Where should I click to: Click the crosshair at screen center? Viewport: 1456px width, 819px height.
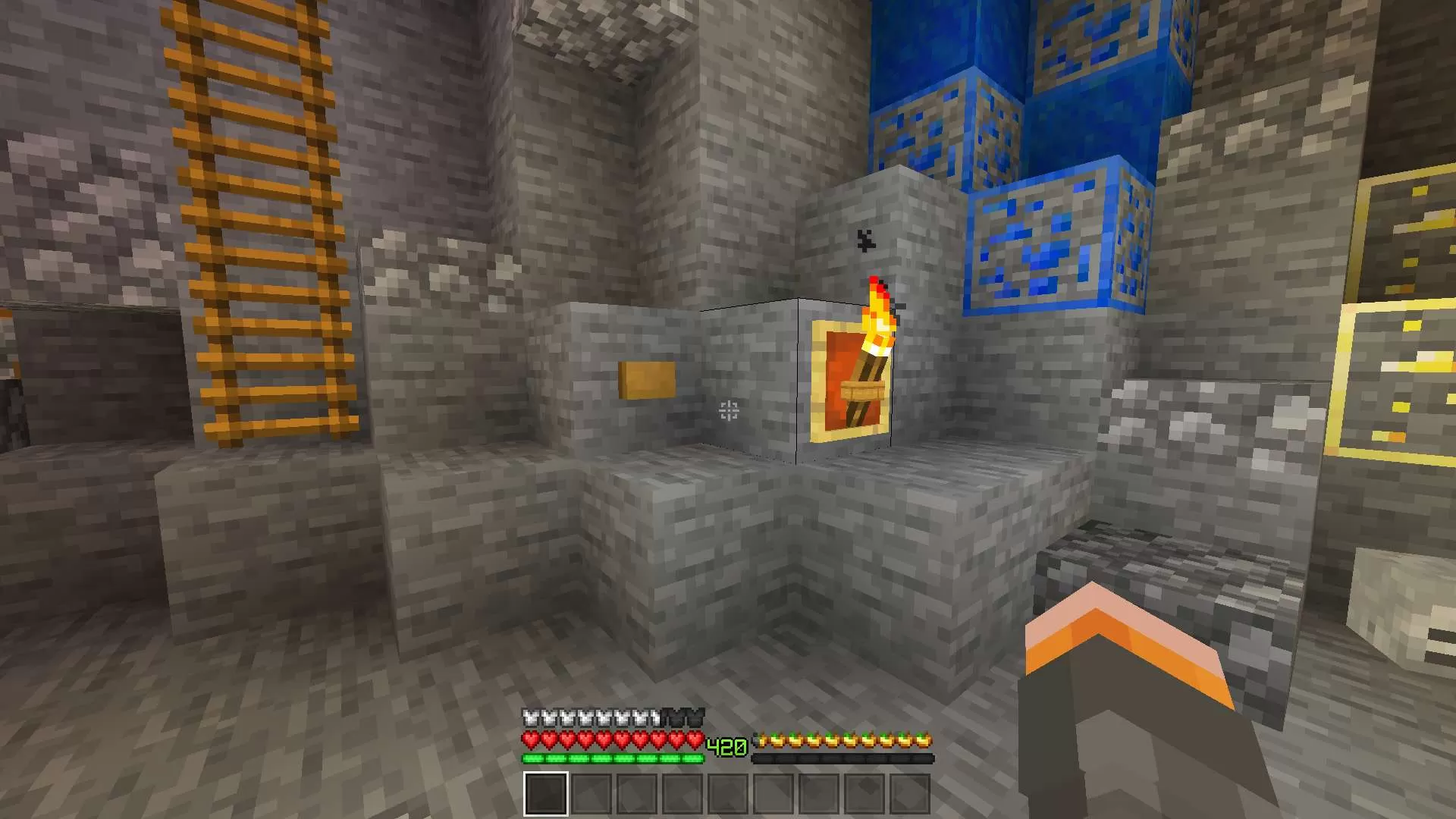pyautogui.click(x=728, y=409)
